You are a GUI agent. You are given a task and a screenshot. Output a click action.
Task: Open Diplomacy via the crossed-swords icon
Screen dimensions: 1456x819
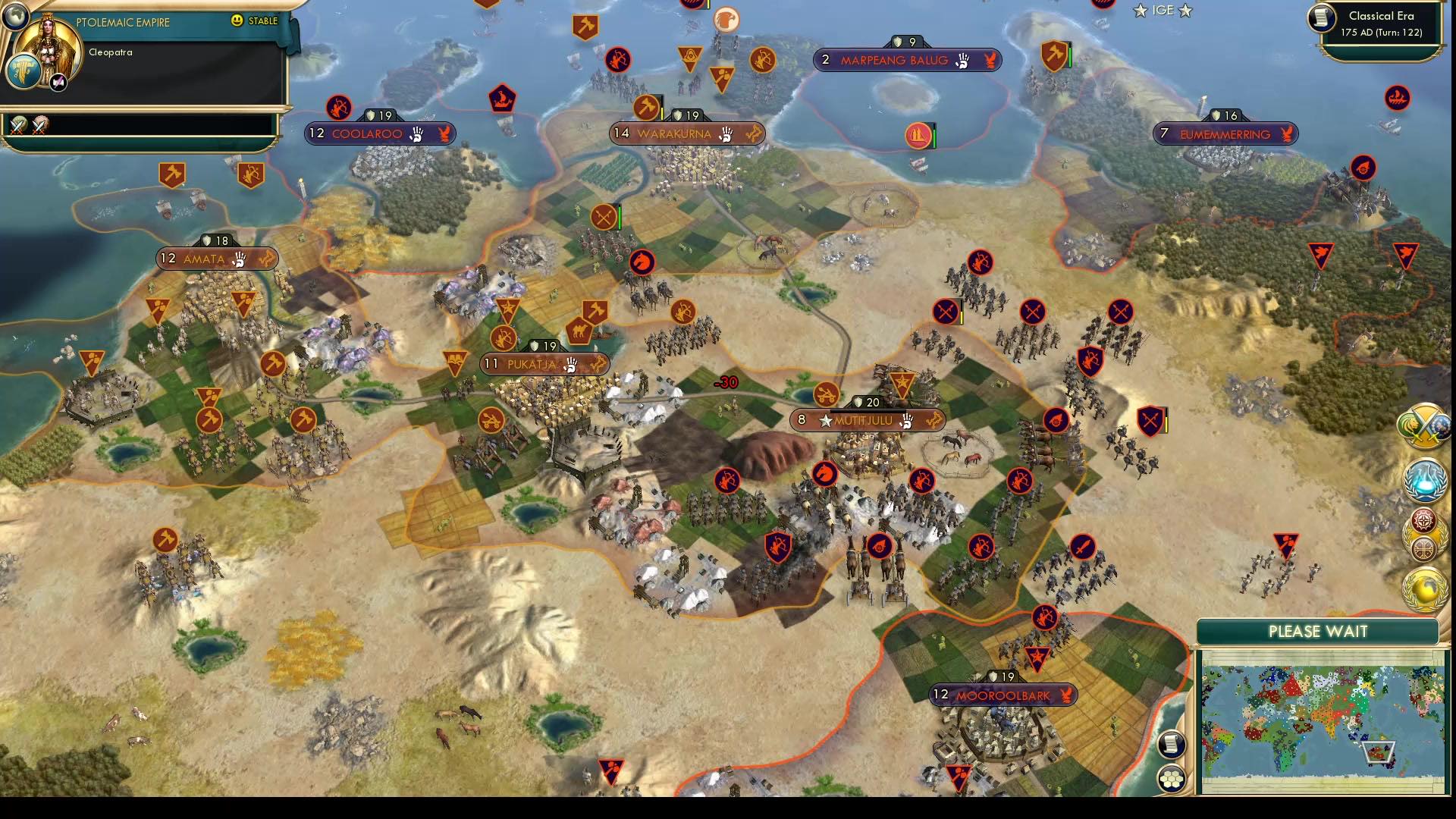tap(1424, 428)
